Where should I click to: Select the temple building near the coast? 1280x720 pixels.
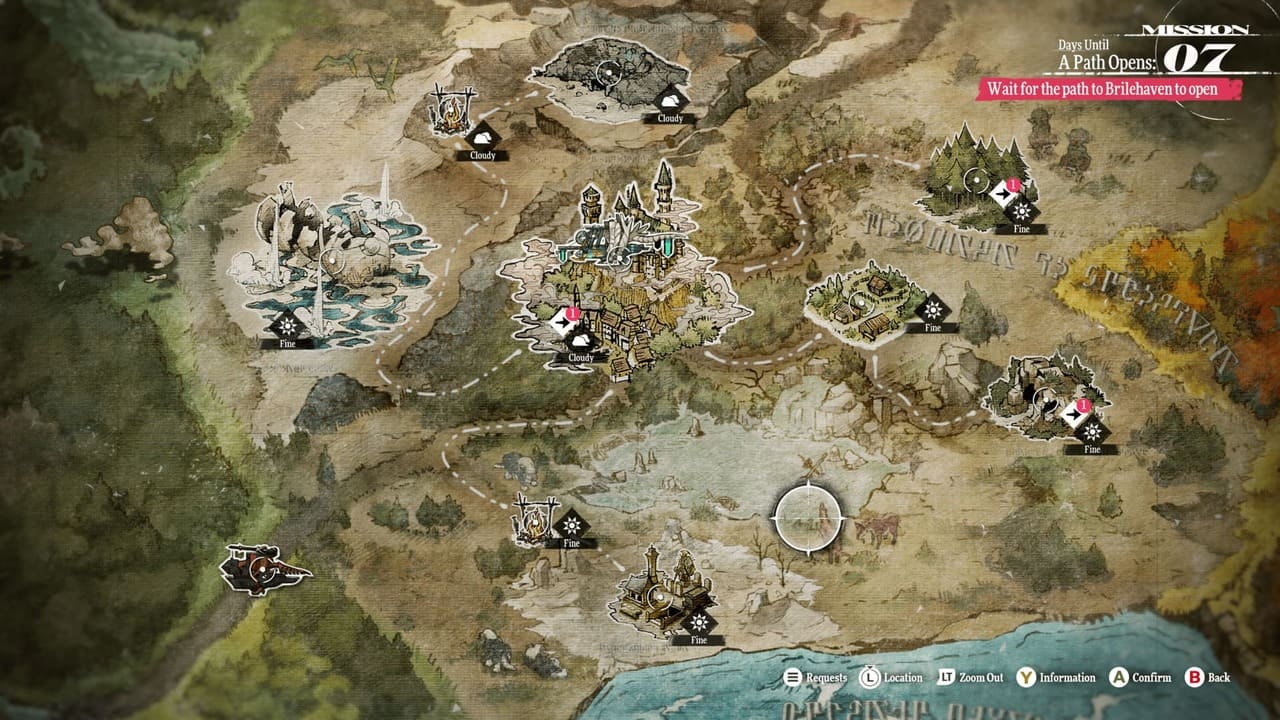click(x=658, y=597)
